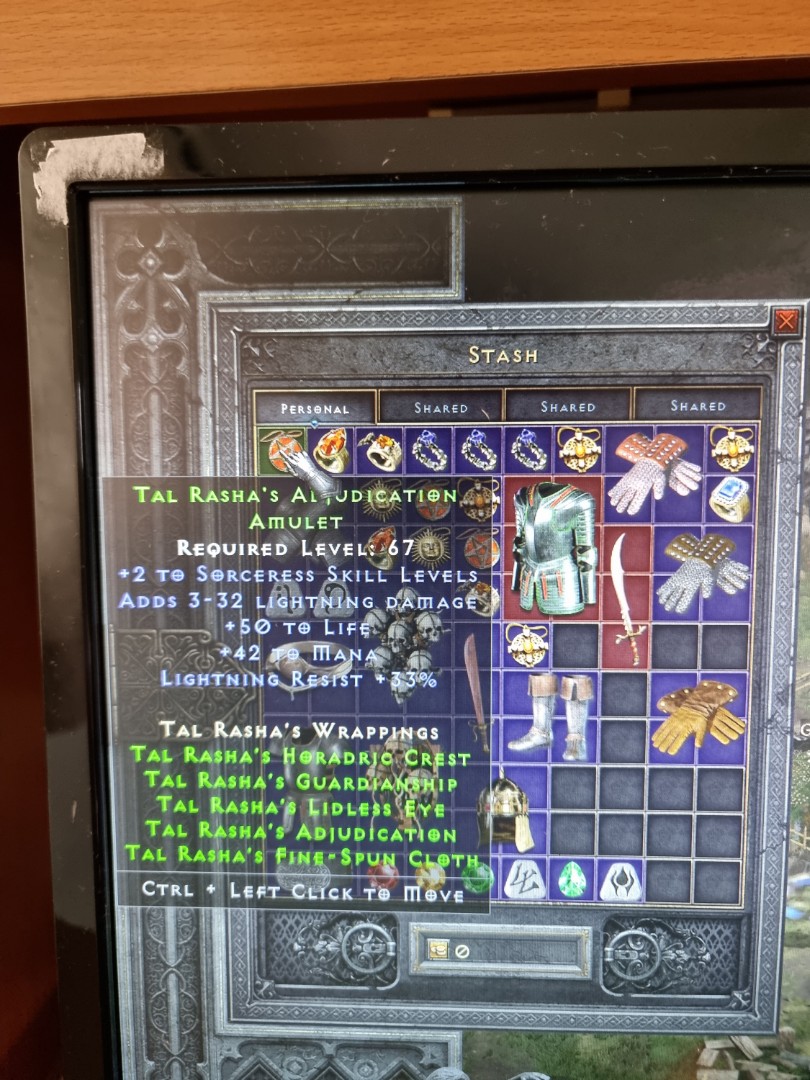Switch to the Personal stash tab

click(315, 408)
